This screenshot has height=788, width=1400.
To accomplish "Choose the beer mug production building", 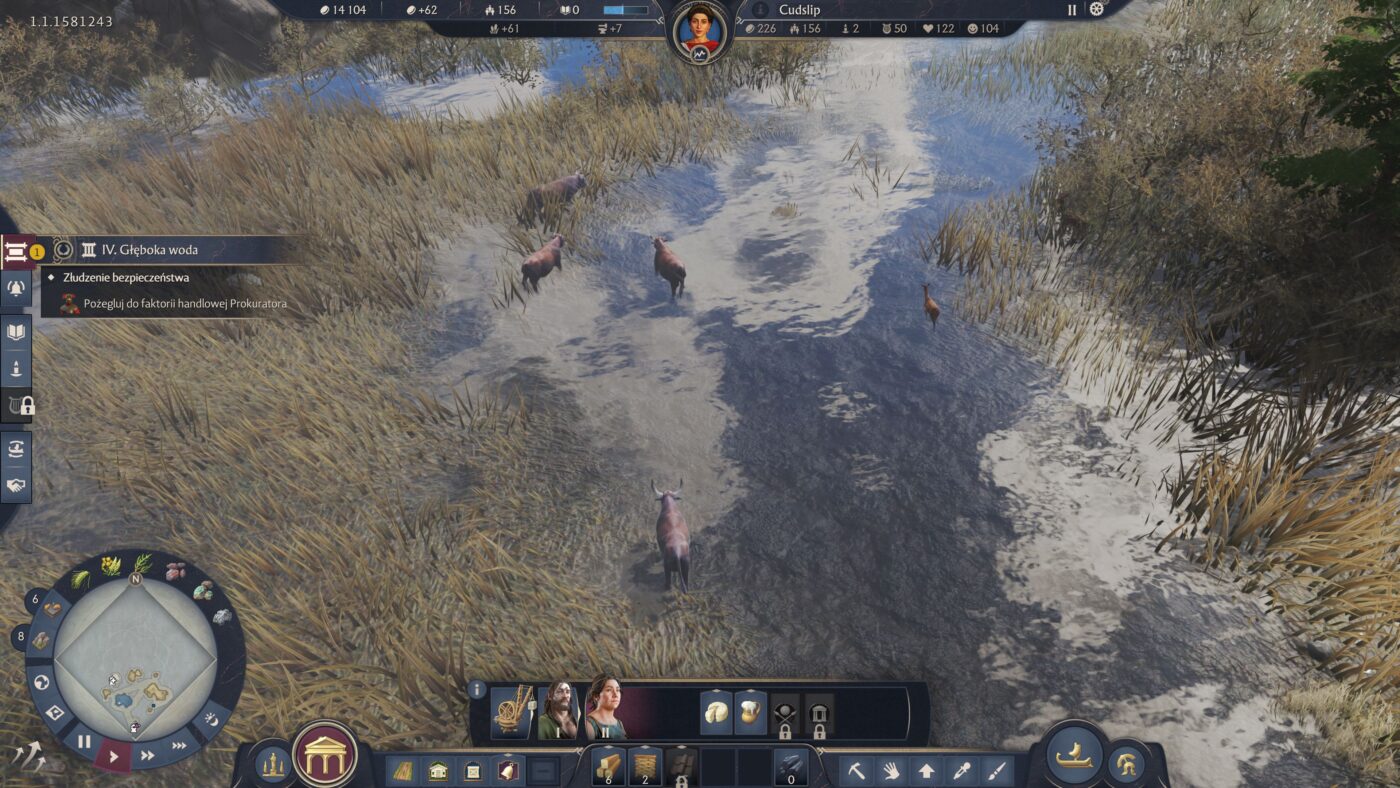I will pos(751,714).
